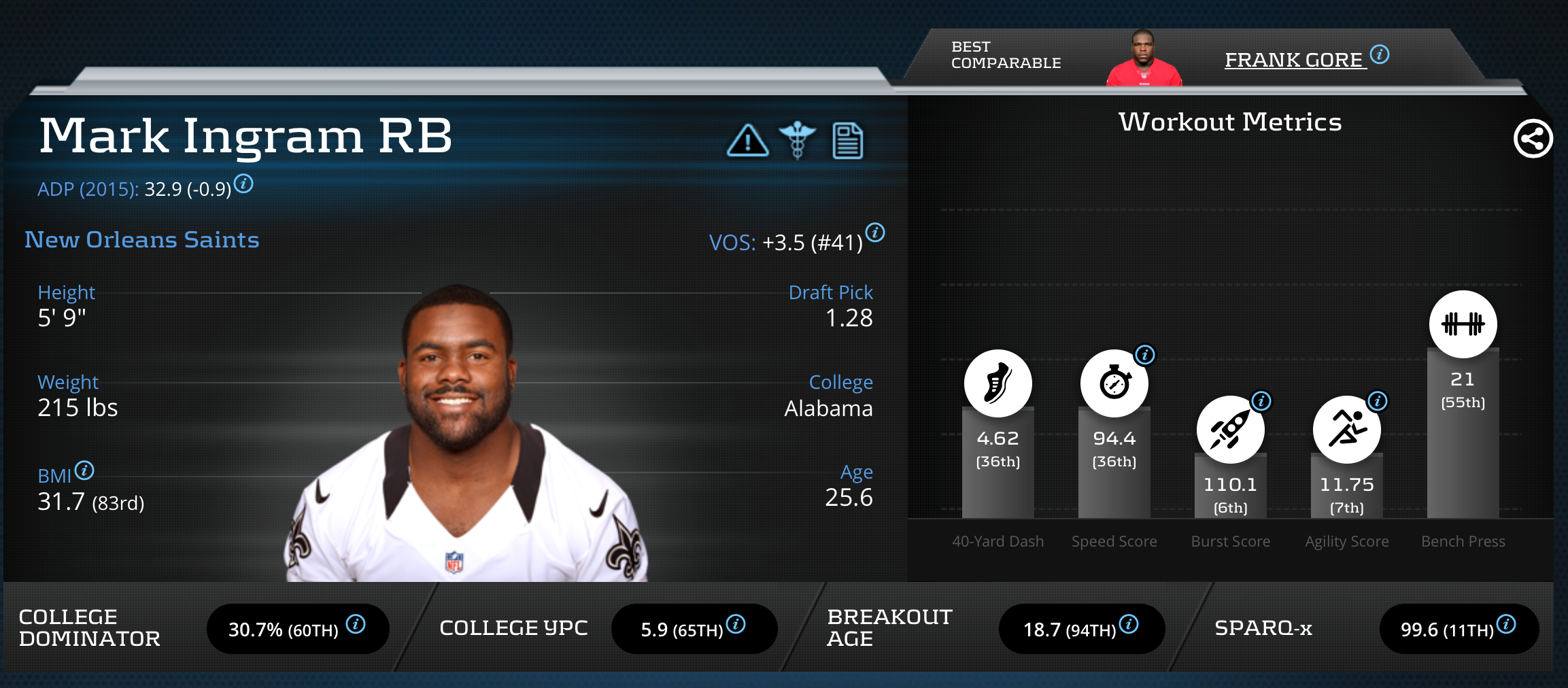Show info for Breakout Age
Screen dimensions: 1568x688
tap(1129, 624)
